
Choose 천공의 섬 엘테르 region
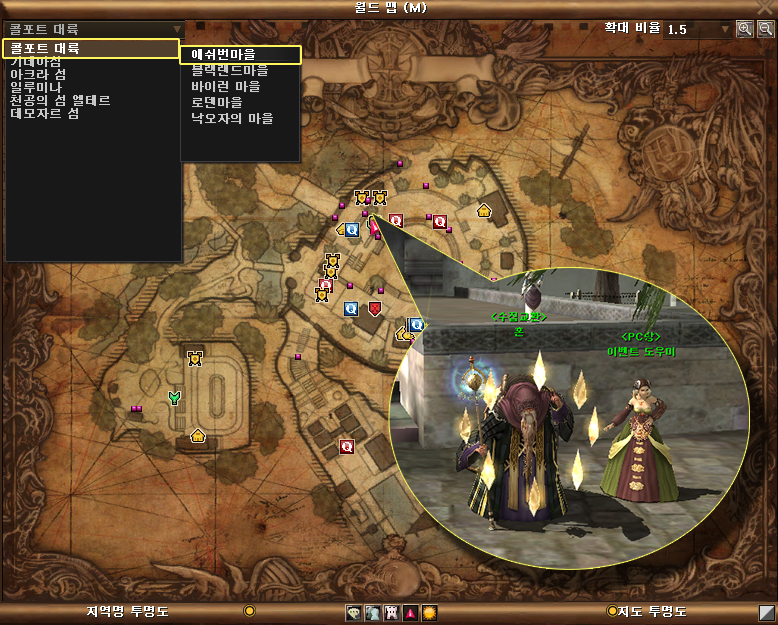(x=60, y=101)
